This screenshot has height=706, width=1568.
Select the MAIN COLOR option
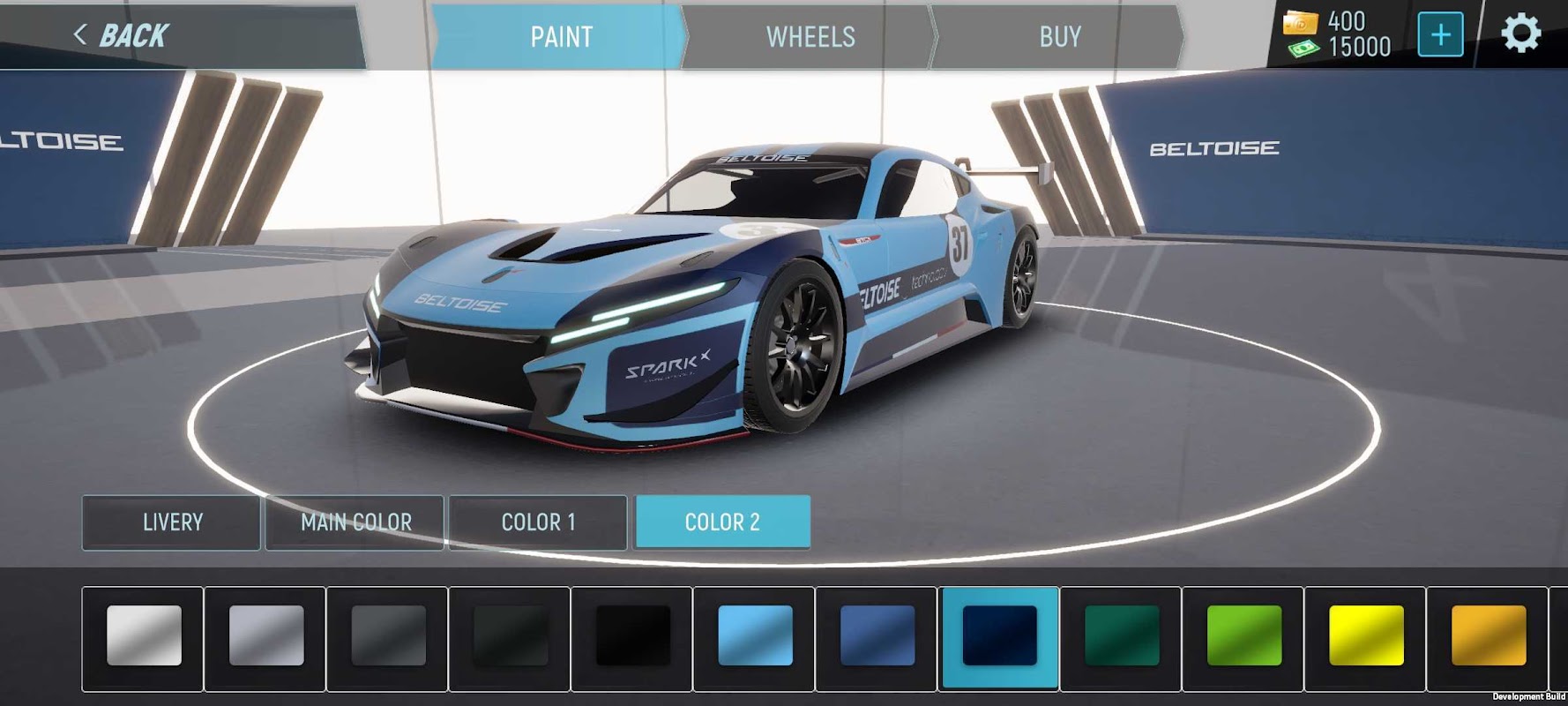coord(355,522)
